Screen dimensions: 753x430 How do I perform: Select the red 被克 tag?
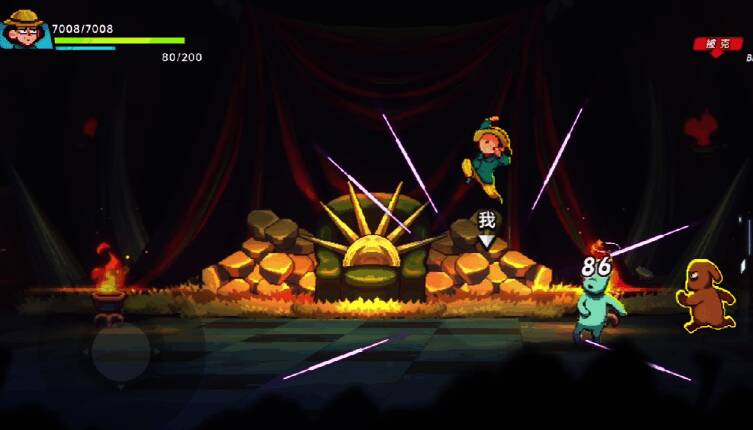(x=717, y=44)
